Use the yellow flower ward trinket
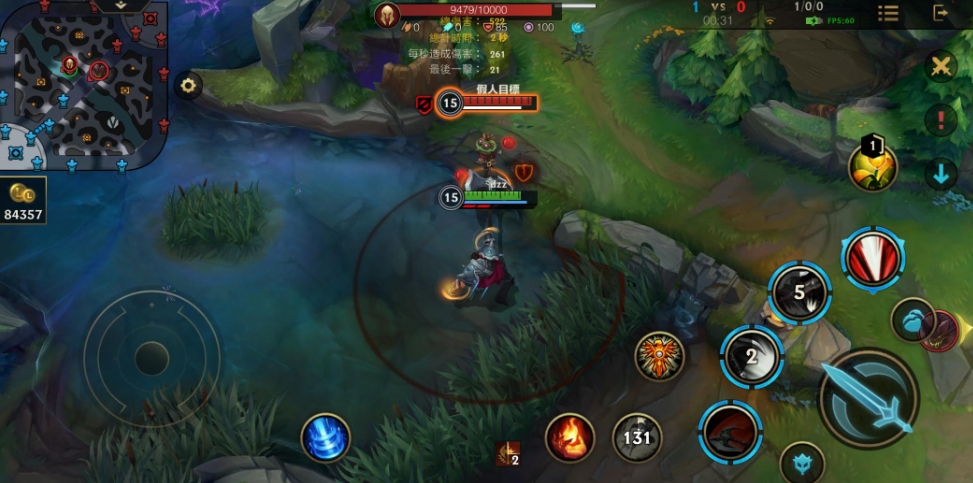This screenshot has height=483, width=973. pyautogui.click(x=872, y=167)
